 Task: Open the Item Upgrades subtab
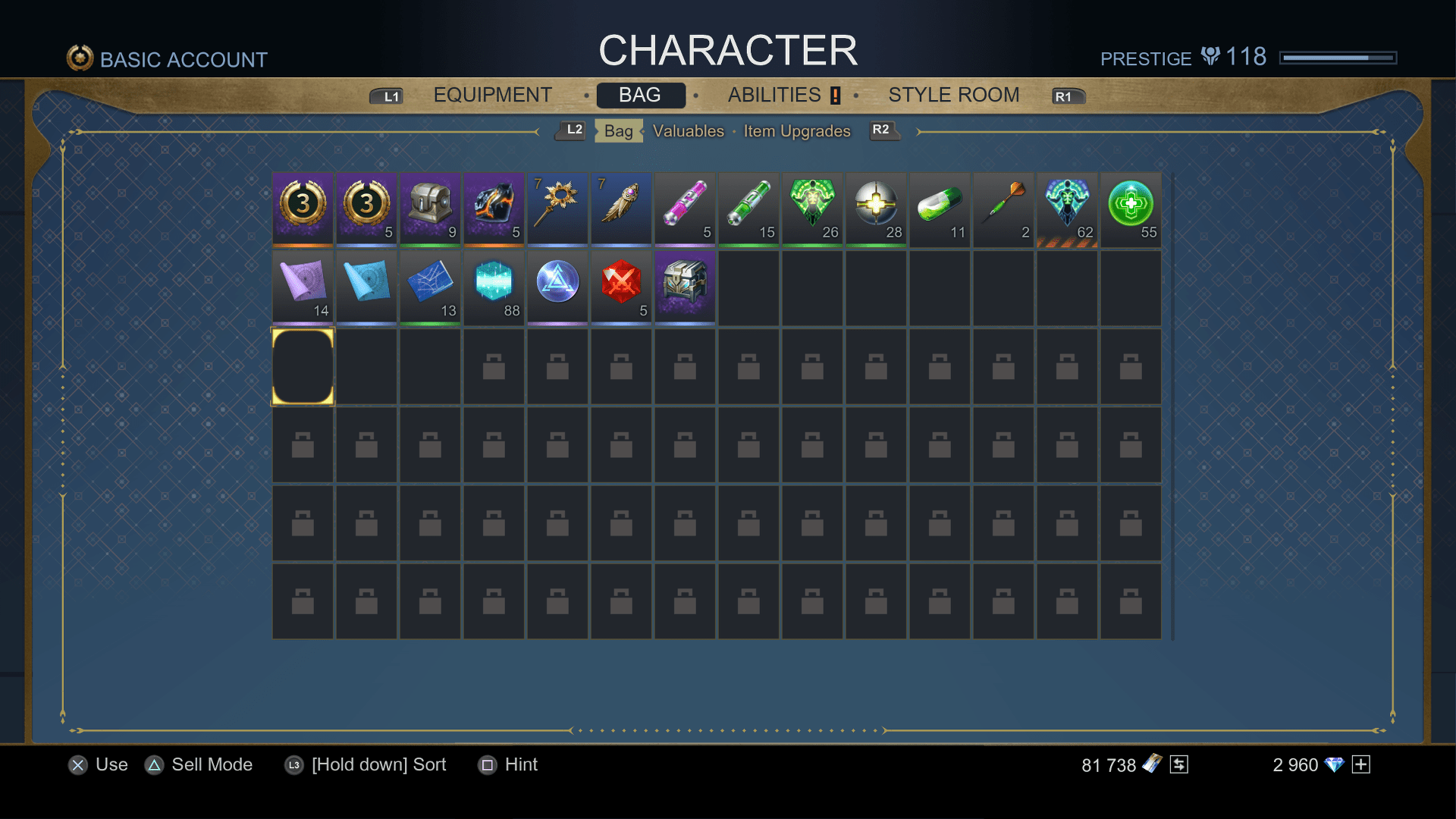point(795,130)
